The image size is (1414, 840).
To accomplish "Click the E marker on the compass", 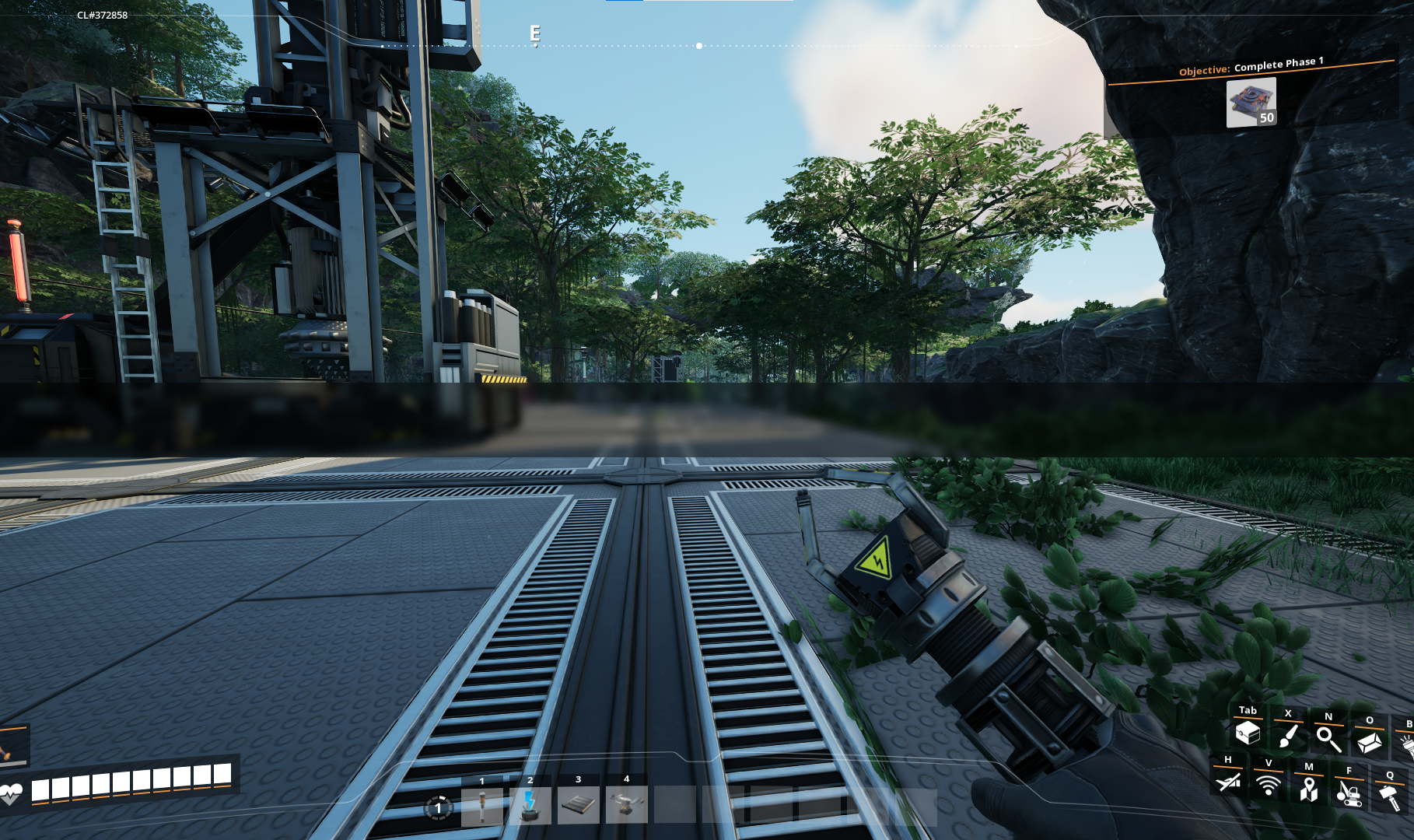I will [x=534, y=33].
